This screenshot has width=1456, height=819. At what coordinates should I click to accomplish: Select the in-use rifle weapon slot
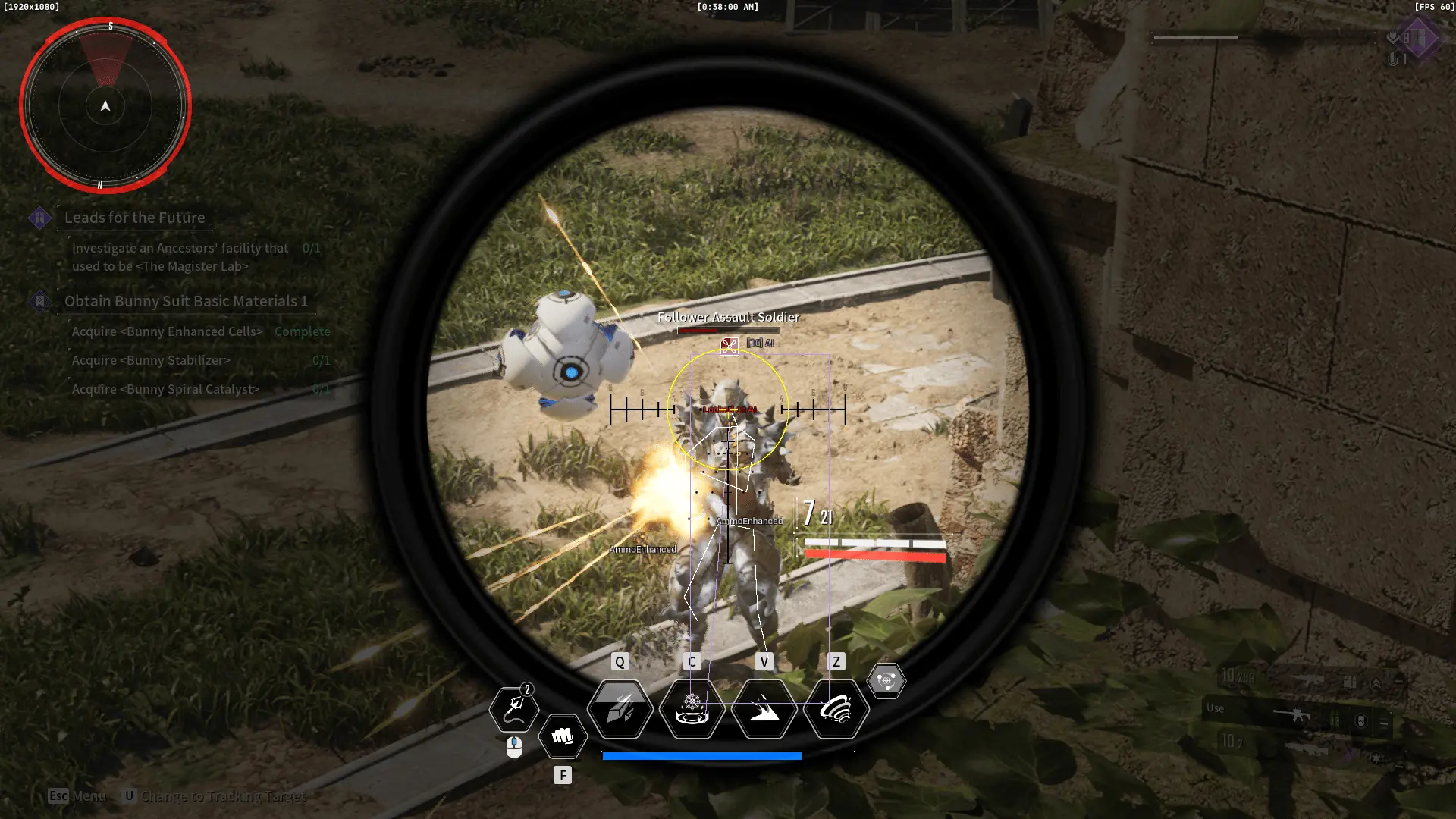pos(1298,714)
